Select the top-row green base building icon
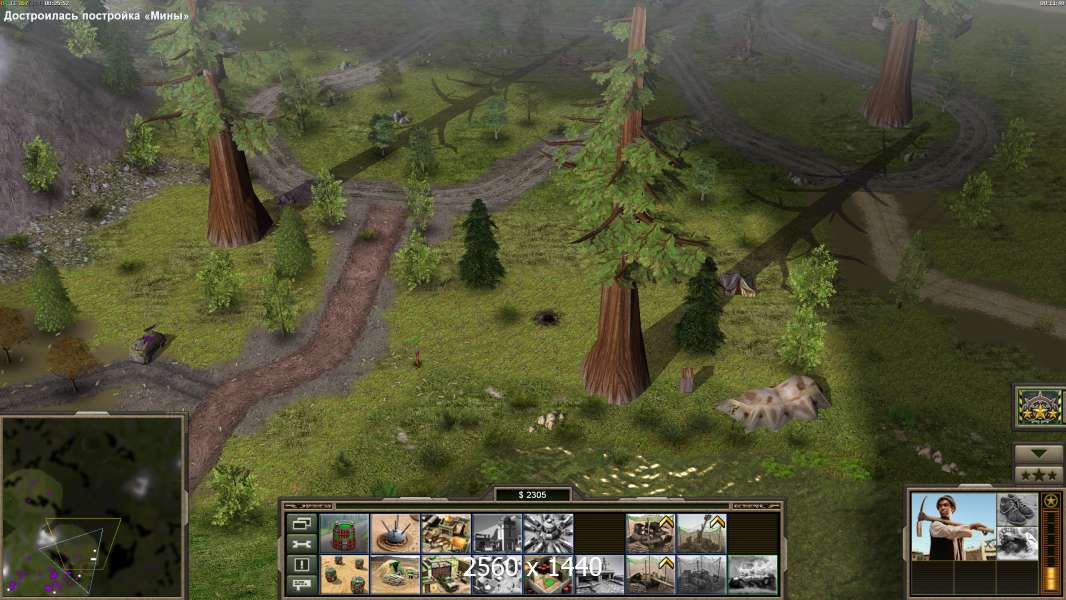This screenshot has width=1066, height=600. [x=446, y=533]
